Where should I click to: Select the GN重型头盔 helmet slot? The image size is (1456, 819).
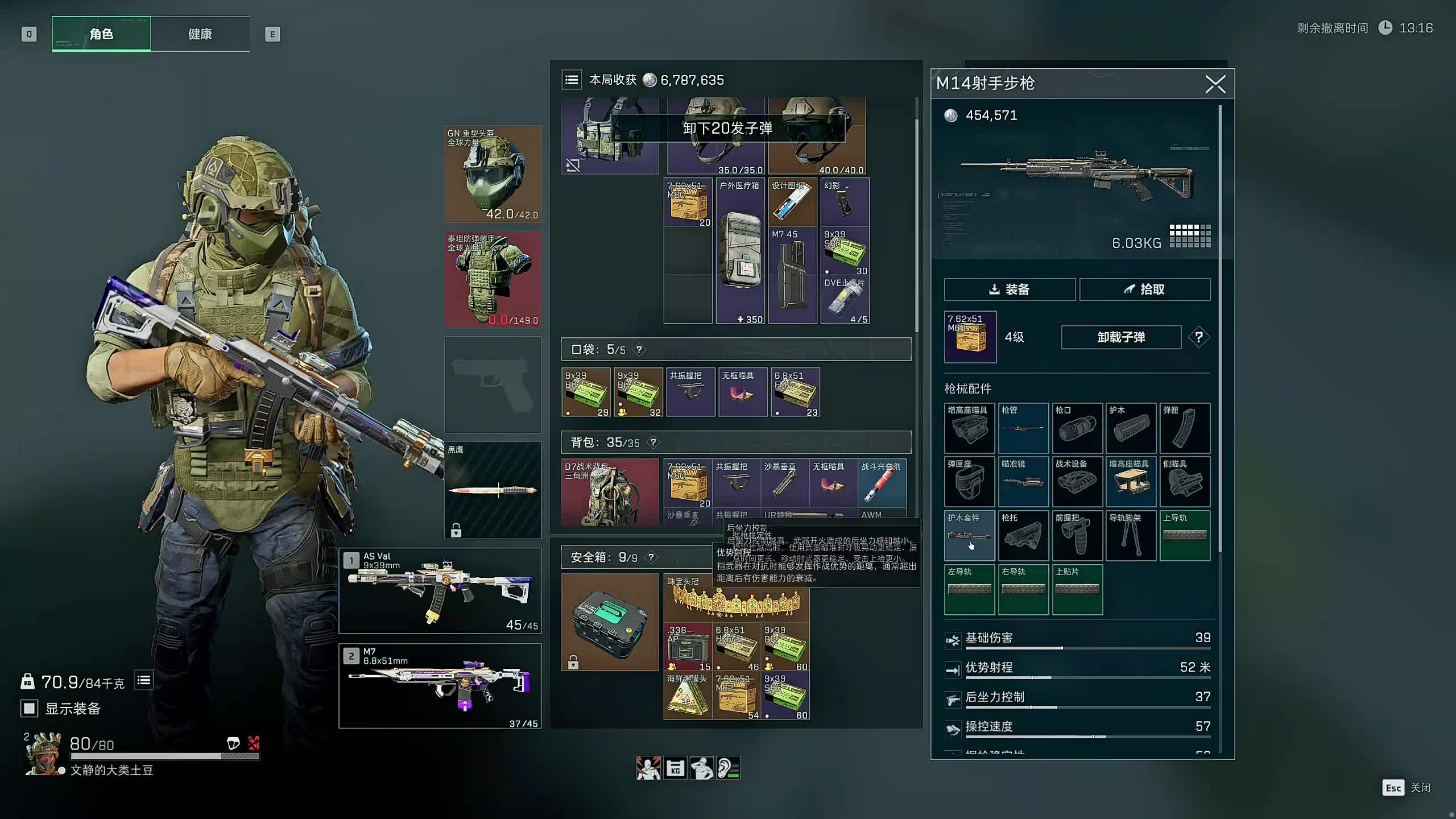coord(493,174)
